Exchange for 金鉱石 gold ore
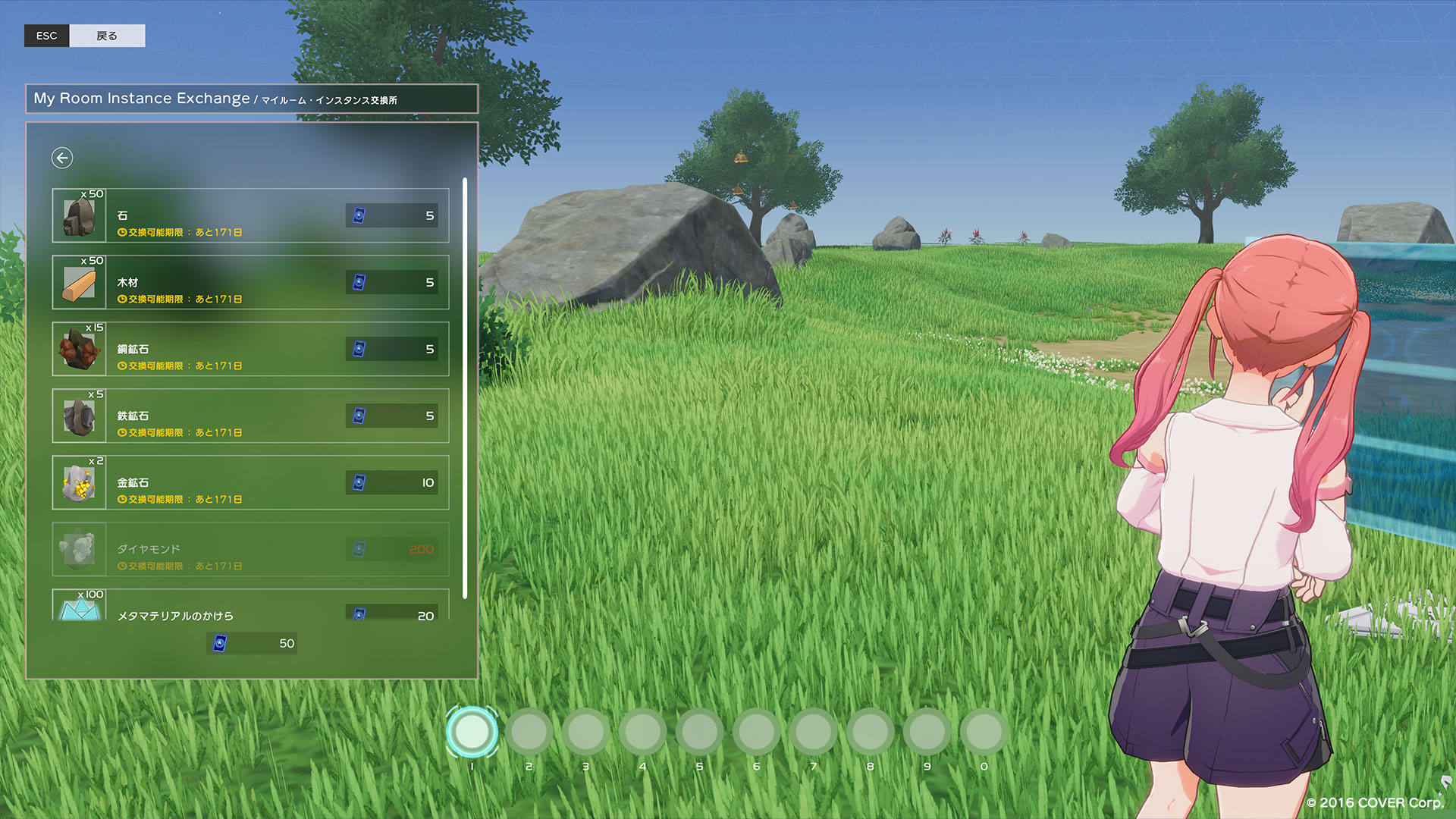 (250, 483)
